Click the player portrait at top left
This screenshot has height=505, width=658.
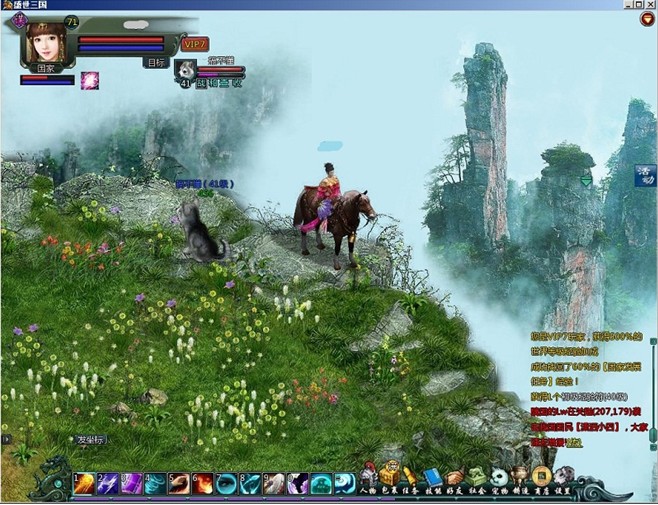pyautogui.click(x=44, y=39)
